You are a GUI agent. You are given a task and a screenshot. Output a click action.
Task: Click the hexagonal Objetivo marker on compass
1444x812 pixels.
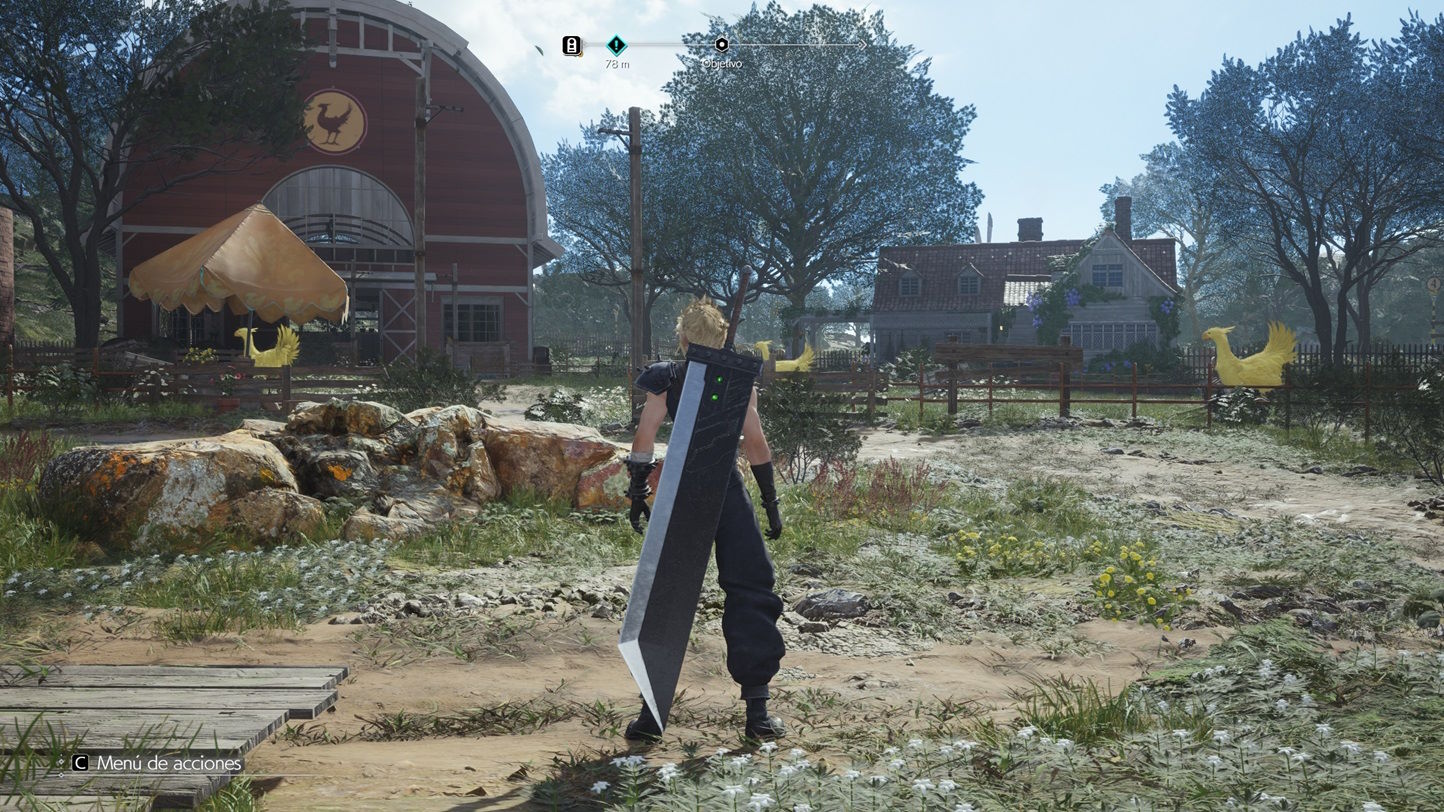click(x=722, y=44)
